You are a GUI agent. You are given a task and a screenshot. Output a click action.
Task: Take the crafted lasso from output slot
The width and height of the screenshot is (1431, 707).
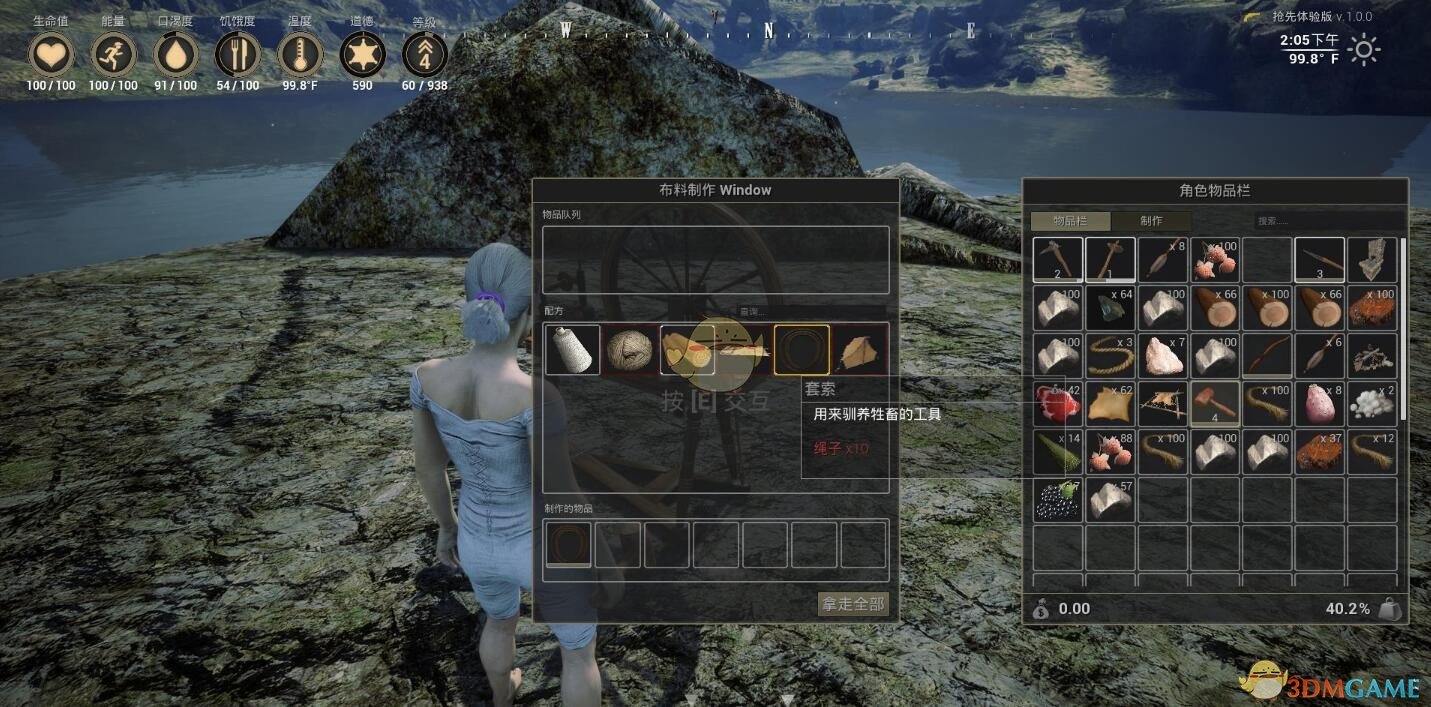(x=568, y=544)
